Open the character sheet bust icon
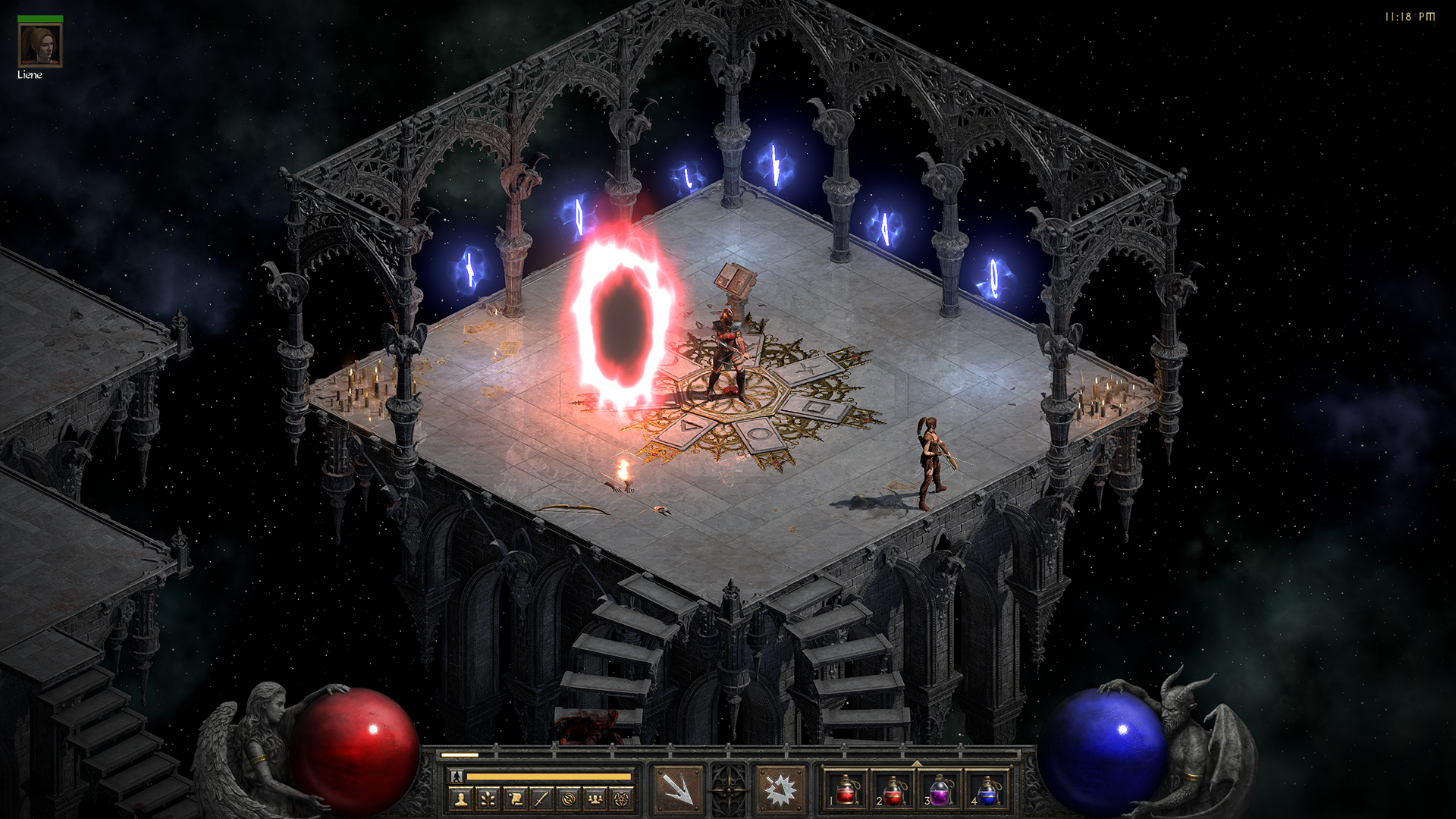Image resolution: width=1456 pixels, height=819 pixels. (x=461, y=799)
